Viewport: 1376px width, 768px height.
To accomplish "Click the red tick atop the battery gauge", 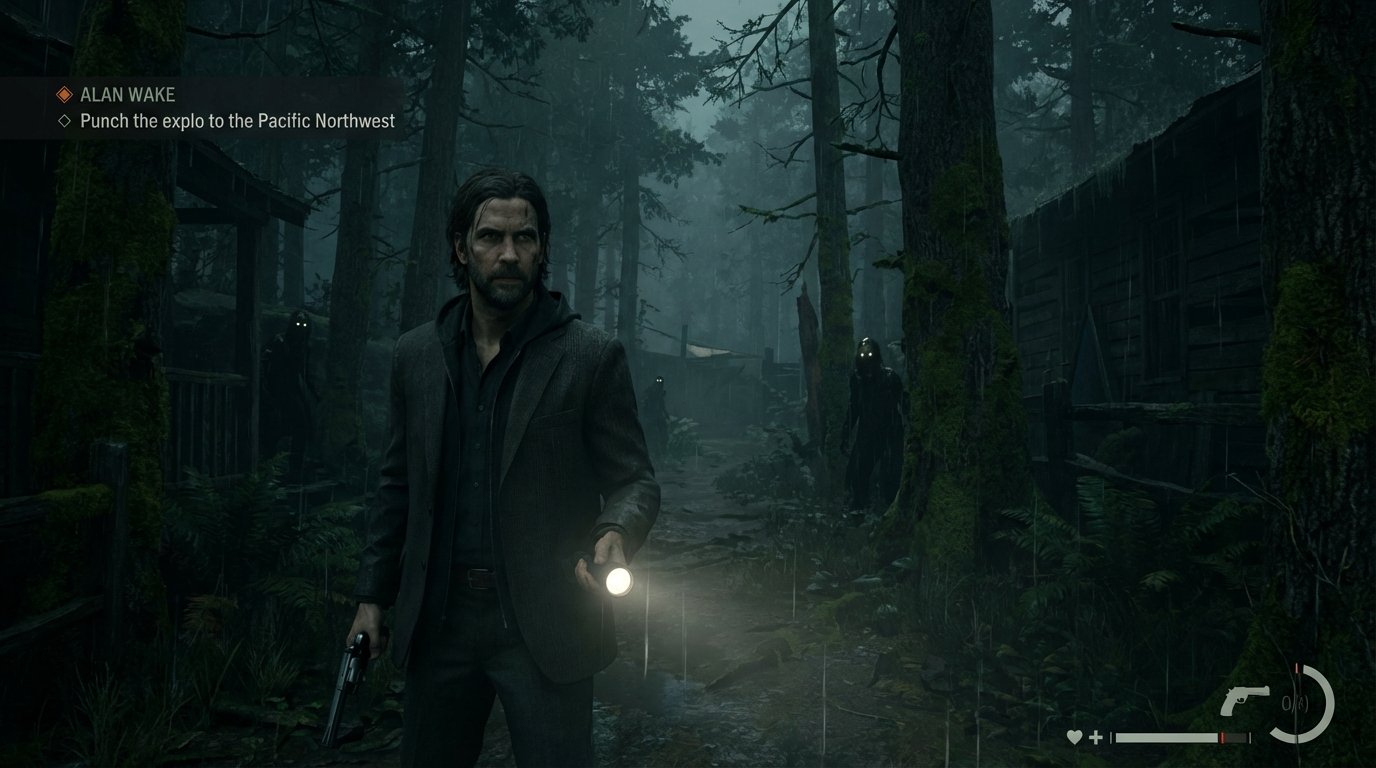I will (x=1297, y=666).
